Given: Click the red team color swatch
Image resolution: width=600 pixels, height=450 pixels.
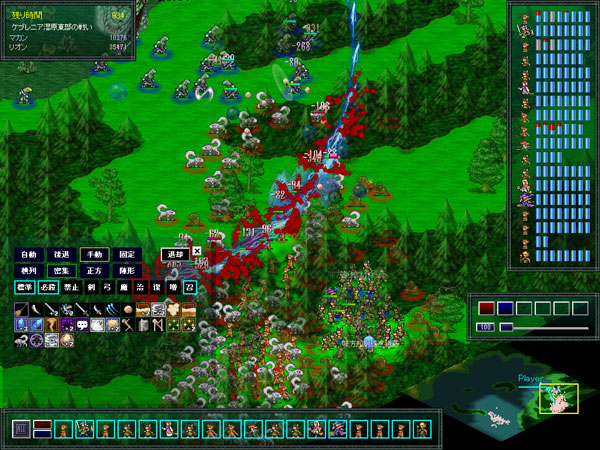Looking at the screenshot, I should [487, 308].
